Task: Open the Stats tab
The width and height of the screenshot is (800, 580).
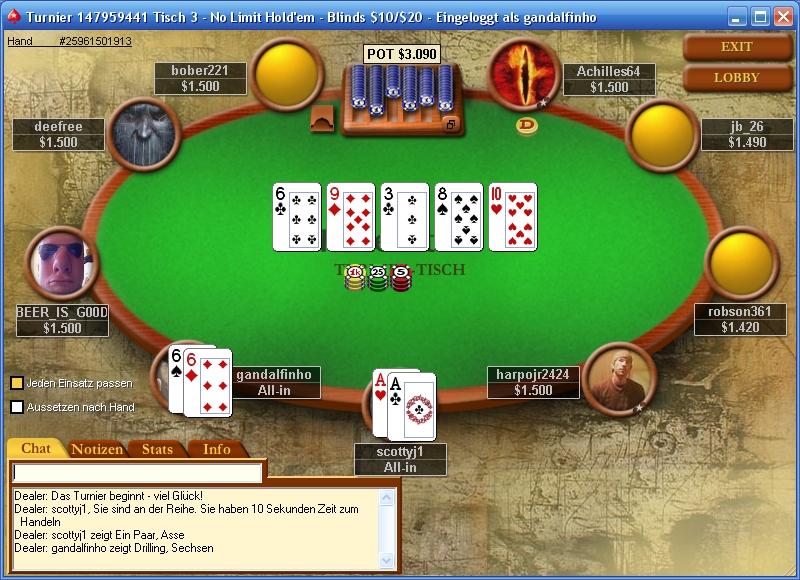Action: [x=157, y=449]
